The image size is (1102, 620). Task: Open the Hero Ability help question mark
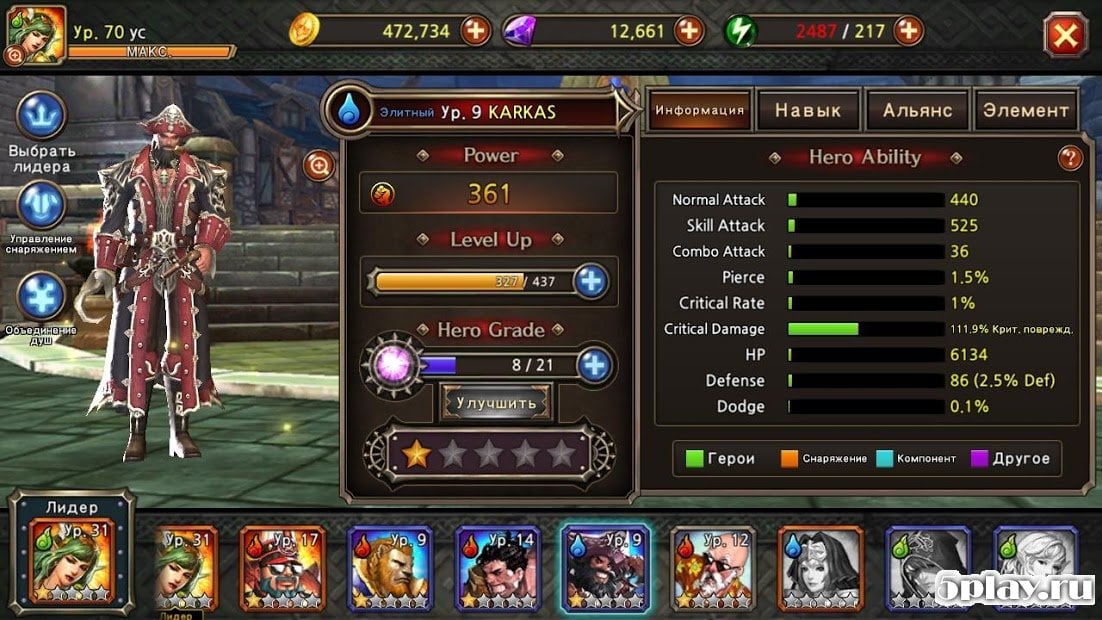tap(1070, 158)
